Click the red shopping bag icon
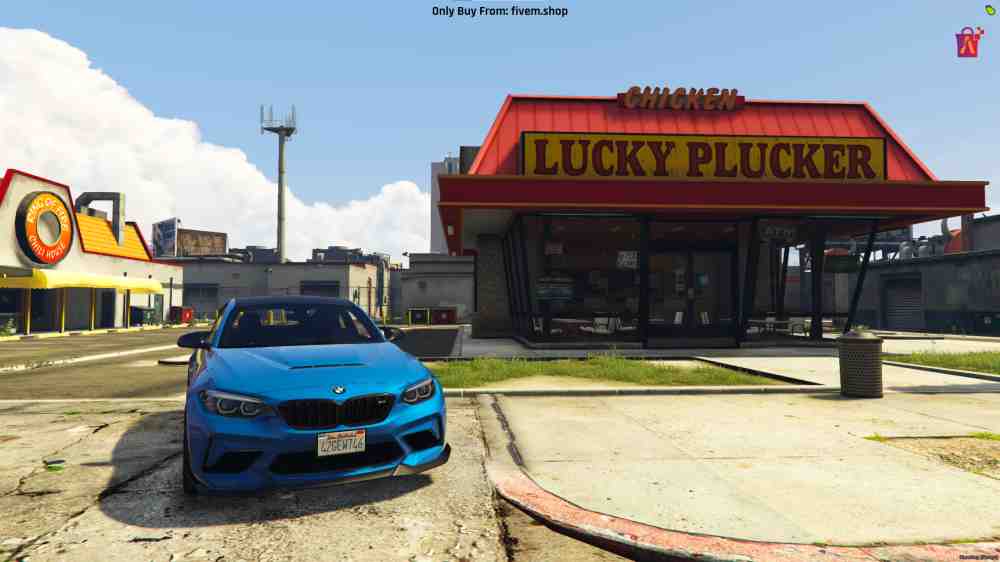Viewport: 1000px width, 562px height. pyautogui.click(x=968, y=42)
